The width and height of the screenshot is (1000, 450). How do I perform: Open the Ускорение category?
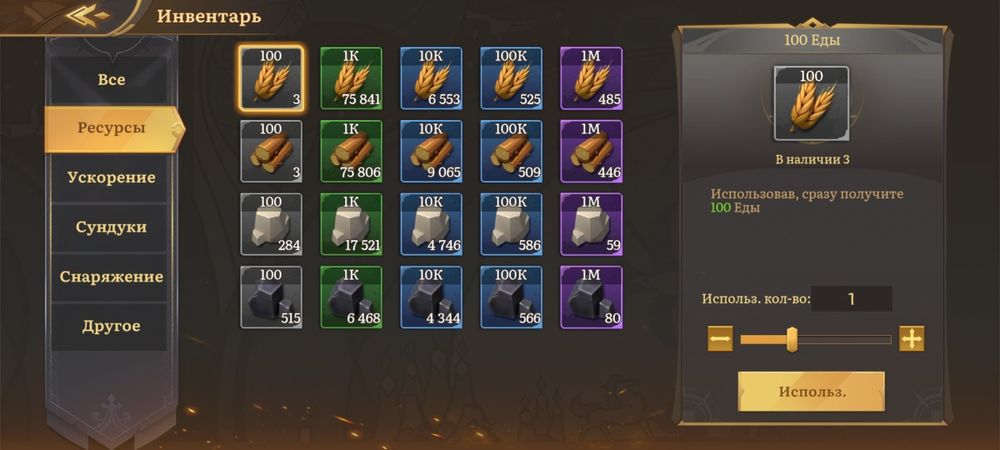coord(111,177)
